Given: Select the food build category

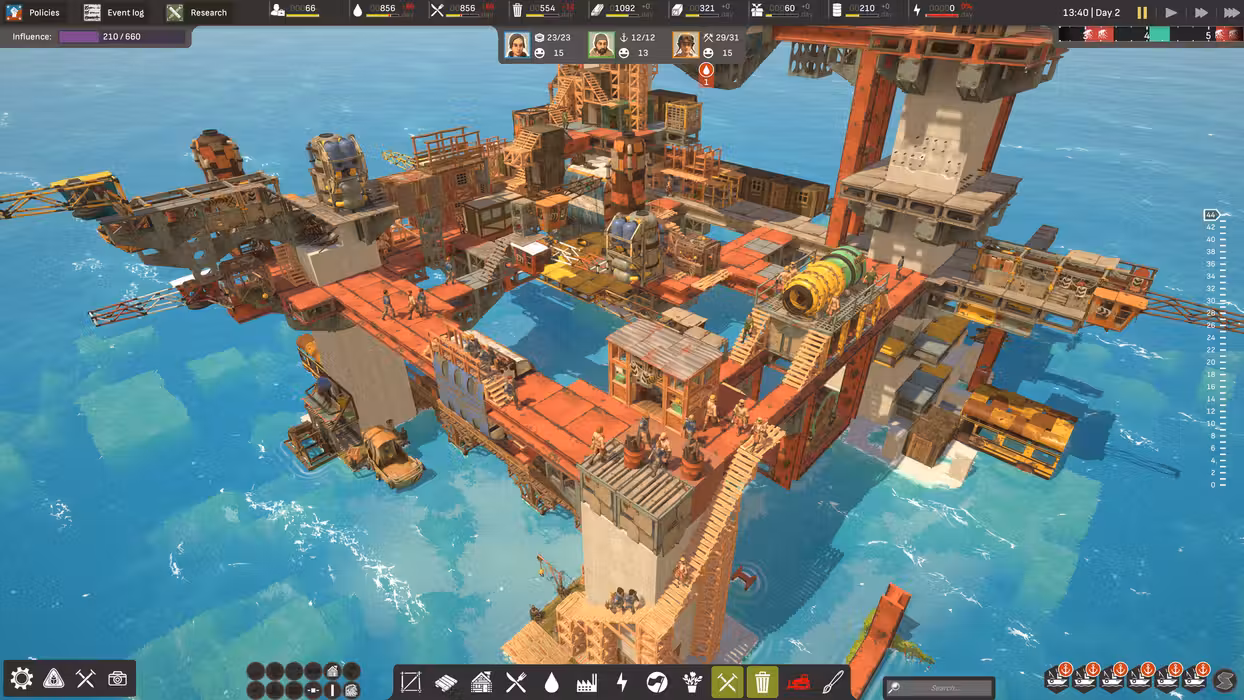Looking at the screenshot, I should [516, 683].
